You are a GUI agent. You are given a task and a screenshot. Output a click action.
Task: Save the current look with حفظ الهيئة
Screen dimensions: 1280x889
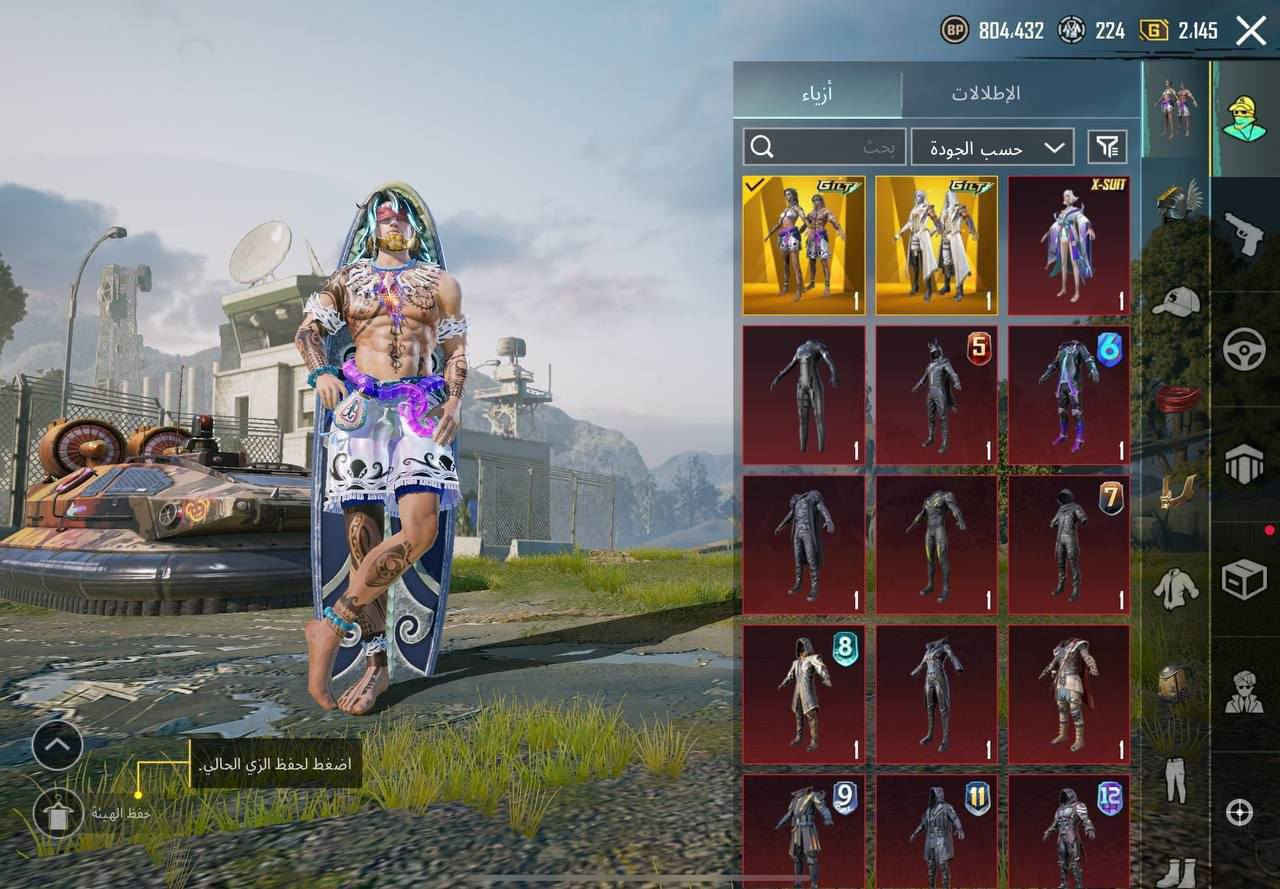pos(59,813)
